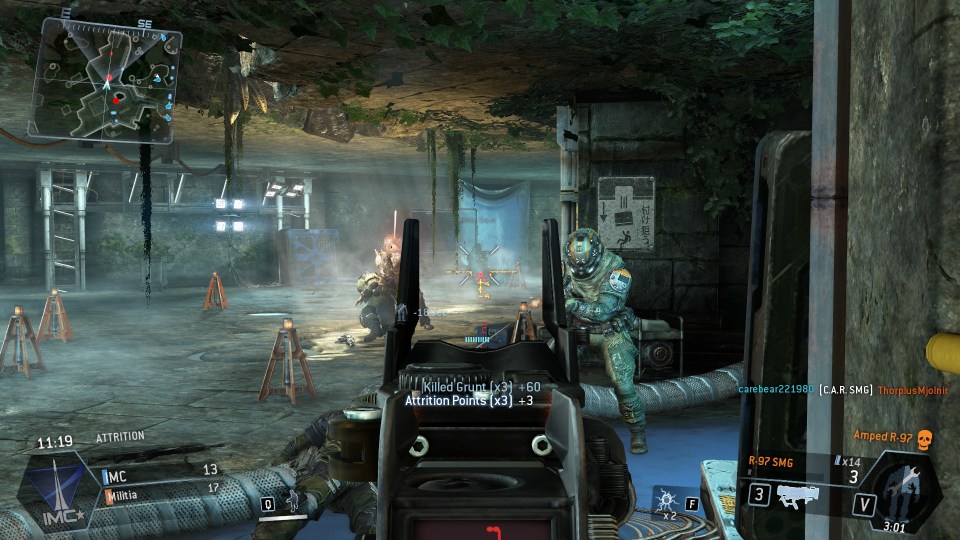Viewport: 960px width, 540px height.
Task: Open the Titan build status icon
Action: click(x=903, y=492)
